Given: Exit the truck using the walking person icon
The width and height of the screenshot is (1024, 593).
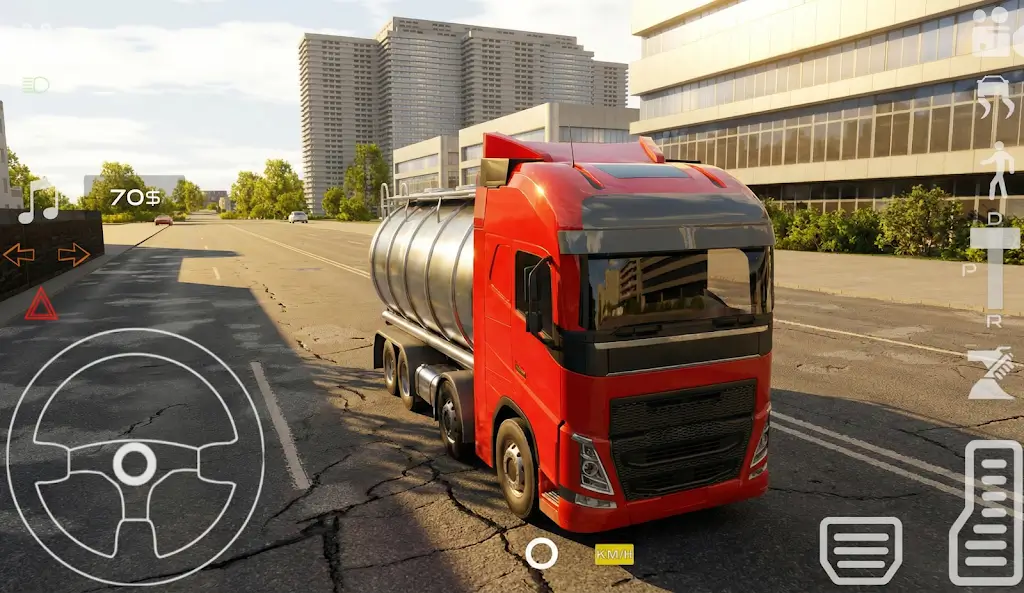Looking at the screenshot, I should click(x=996, y=170).
